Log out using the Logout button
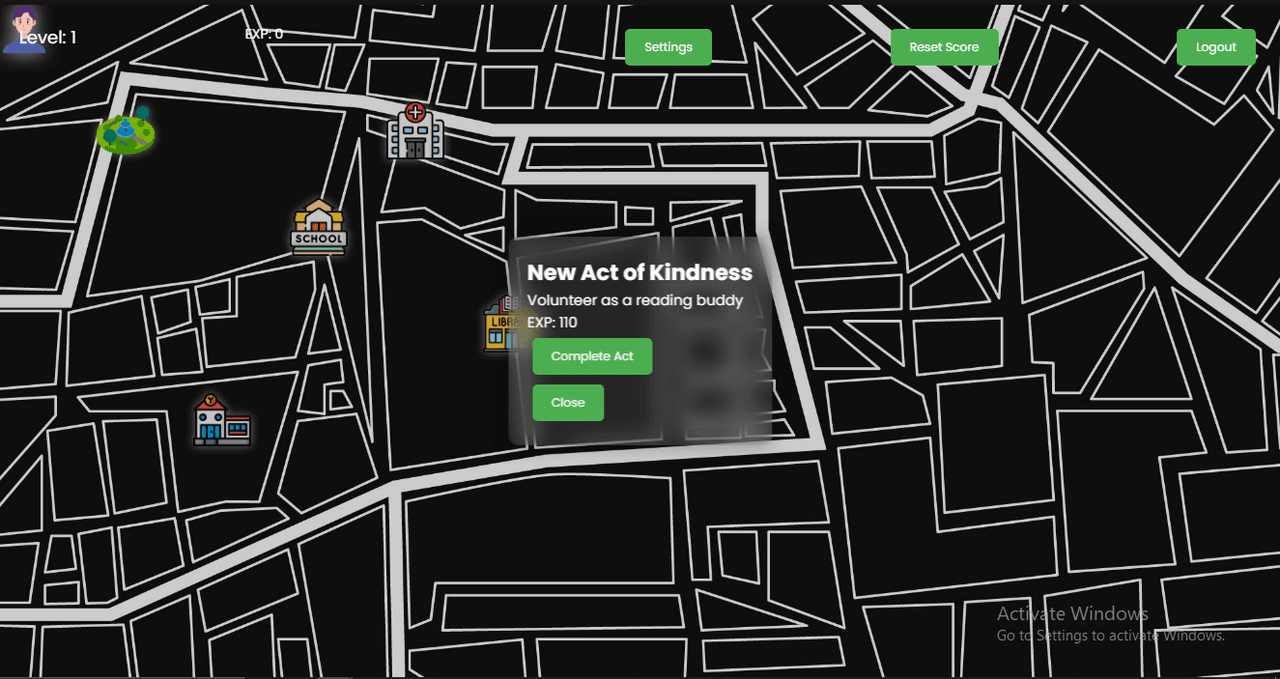Image resolution: width=1280 pixels, height=679 pixels. [x=1216, y=47]
